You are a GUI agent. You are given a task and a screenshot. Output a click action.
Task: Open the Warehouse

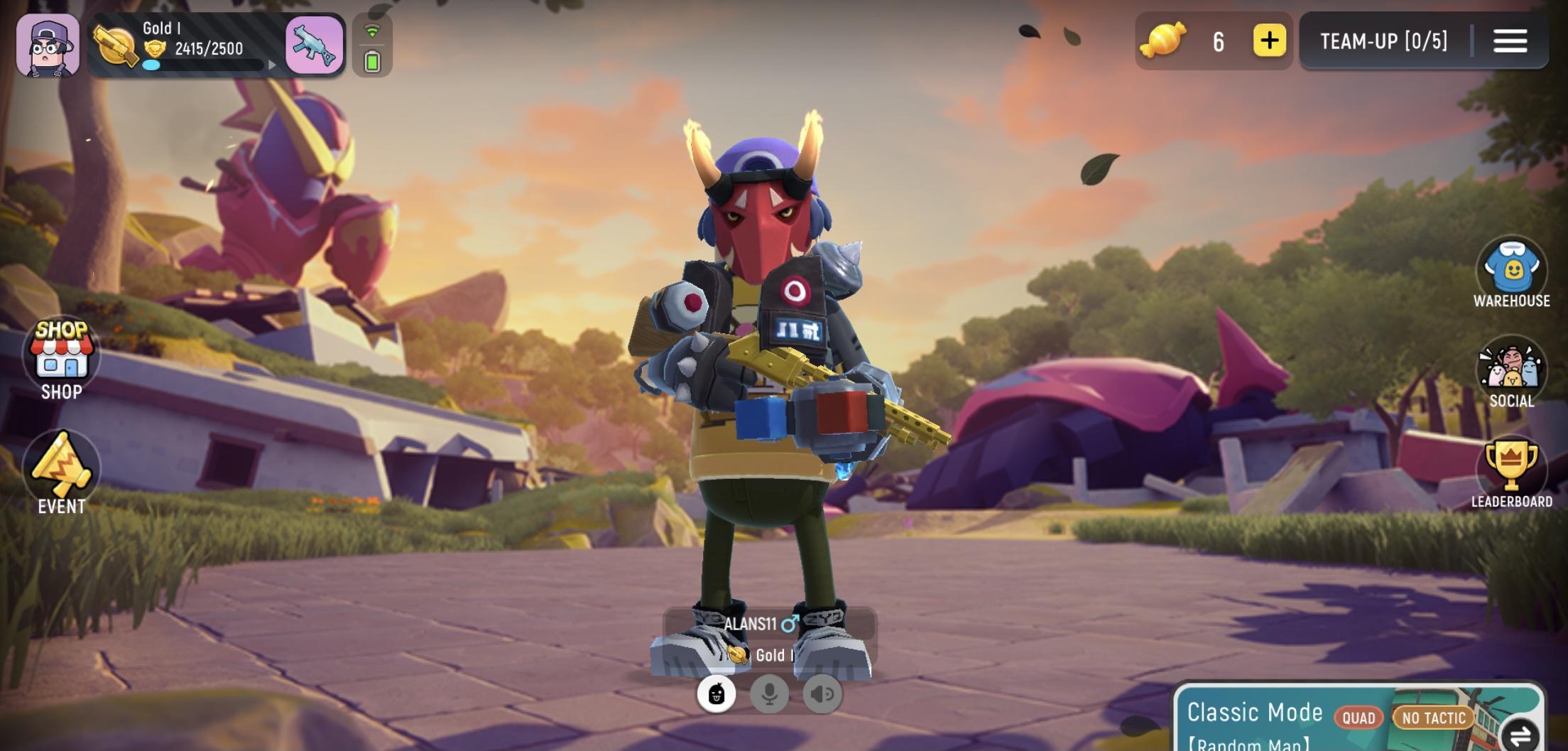[1511, 274]
